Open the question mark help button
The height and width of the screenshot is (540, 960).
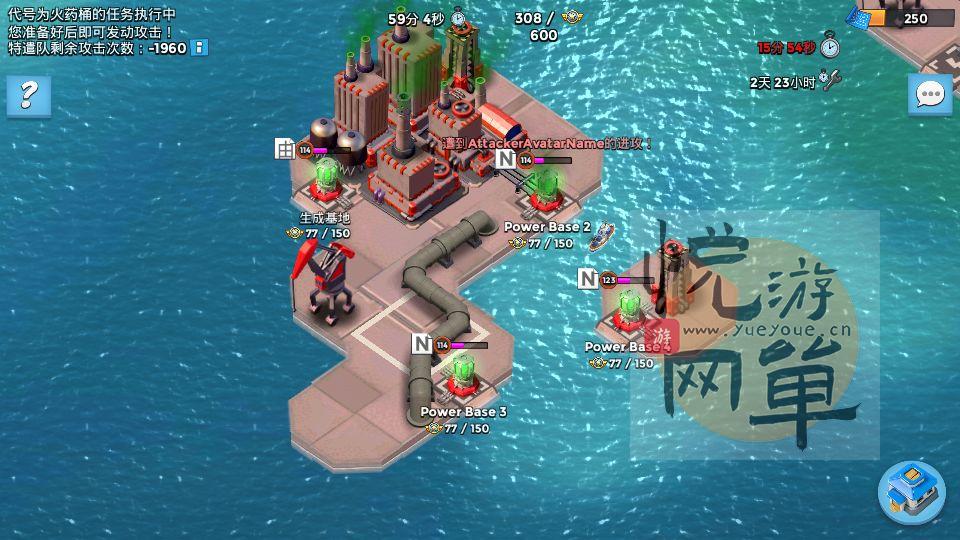(28, 96)
